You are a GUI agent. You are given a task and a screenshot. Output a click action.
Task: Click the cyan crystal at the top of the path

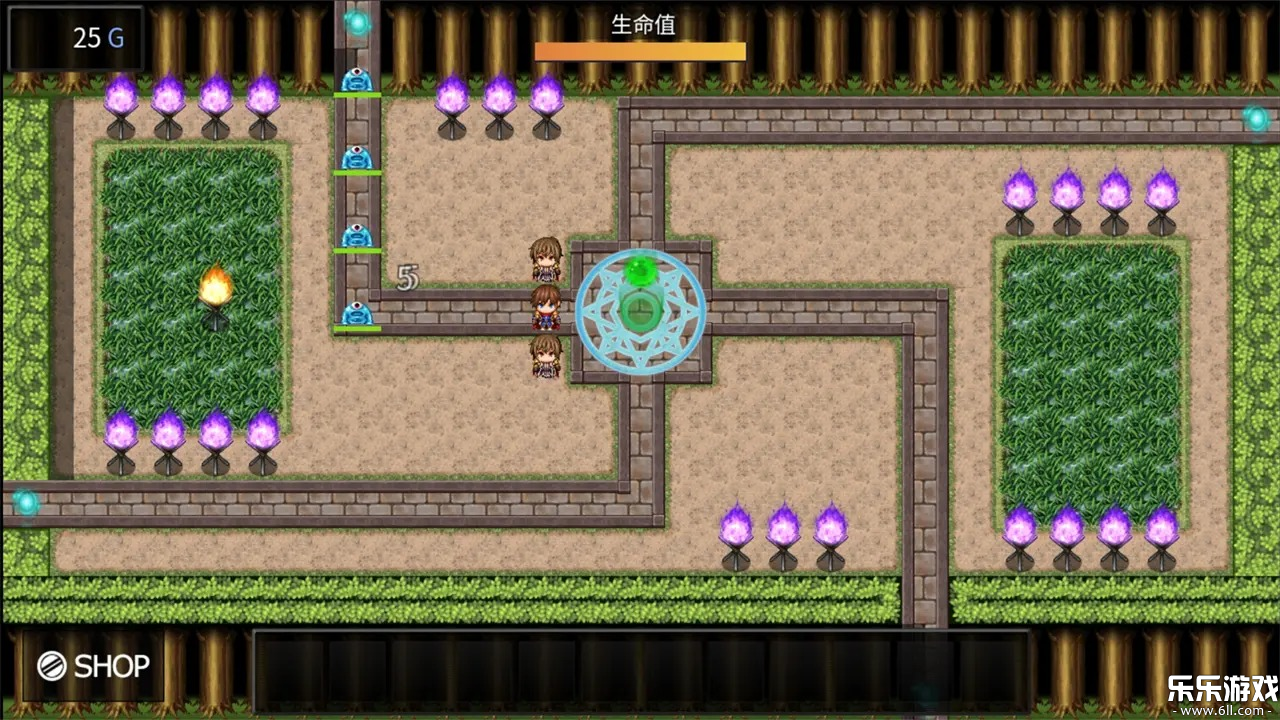point(357,22)
